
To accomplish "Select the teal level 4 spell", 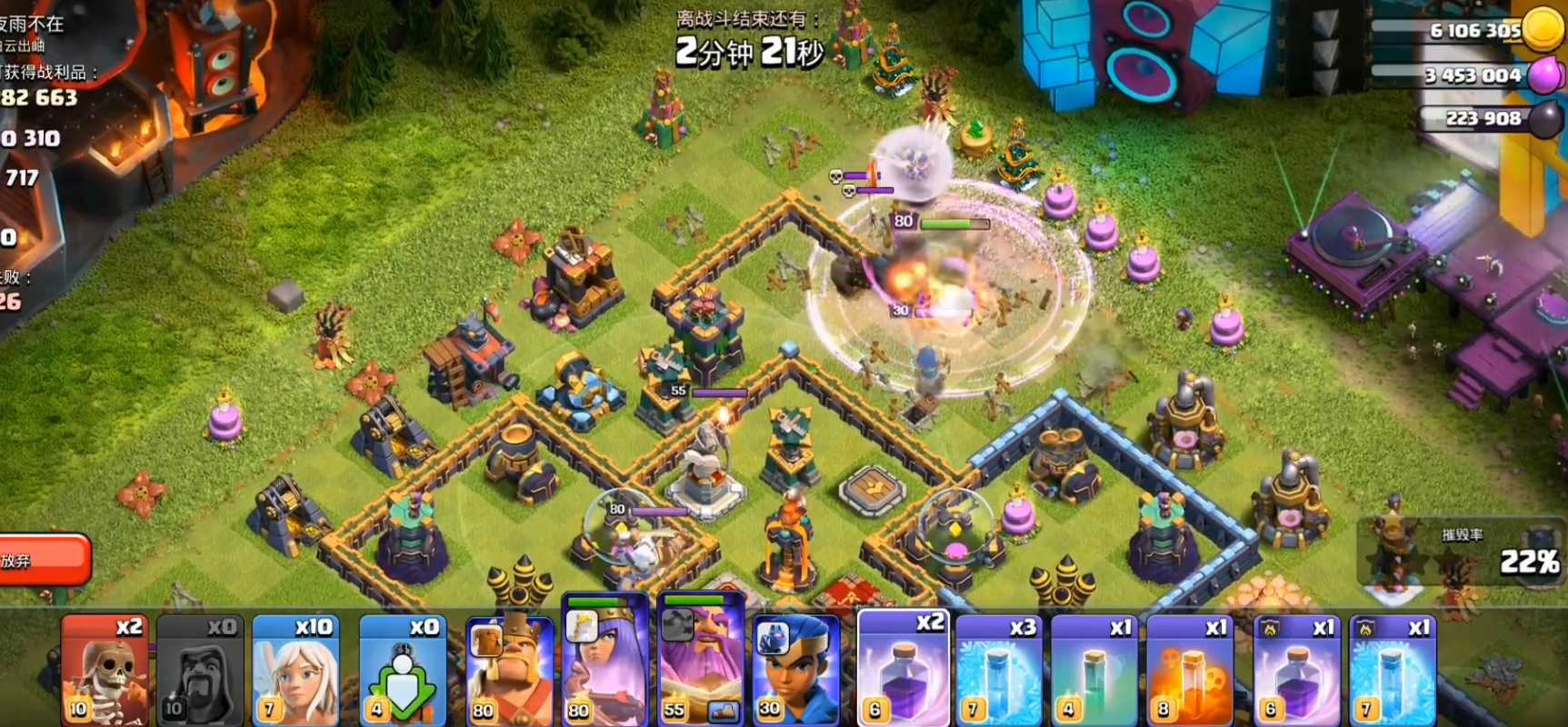I will (1094, 670).
